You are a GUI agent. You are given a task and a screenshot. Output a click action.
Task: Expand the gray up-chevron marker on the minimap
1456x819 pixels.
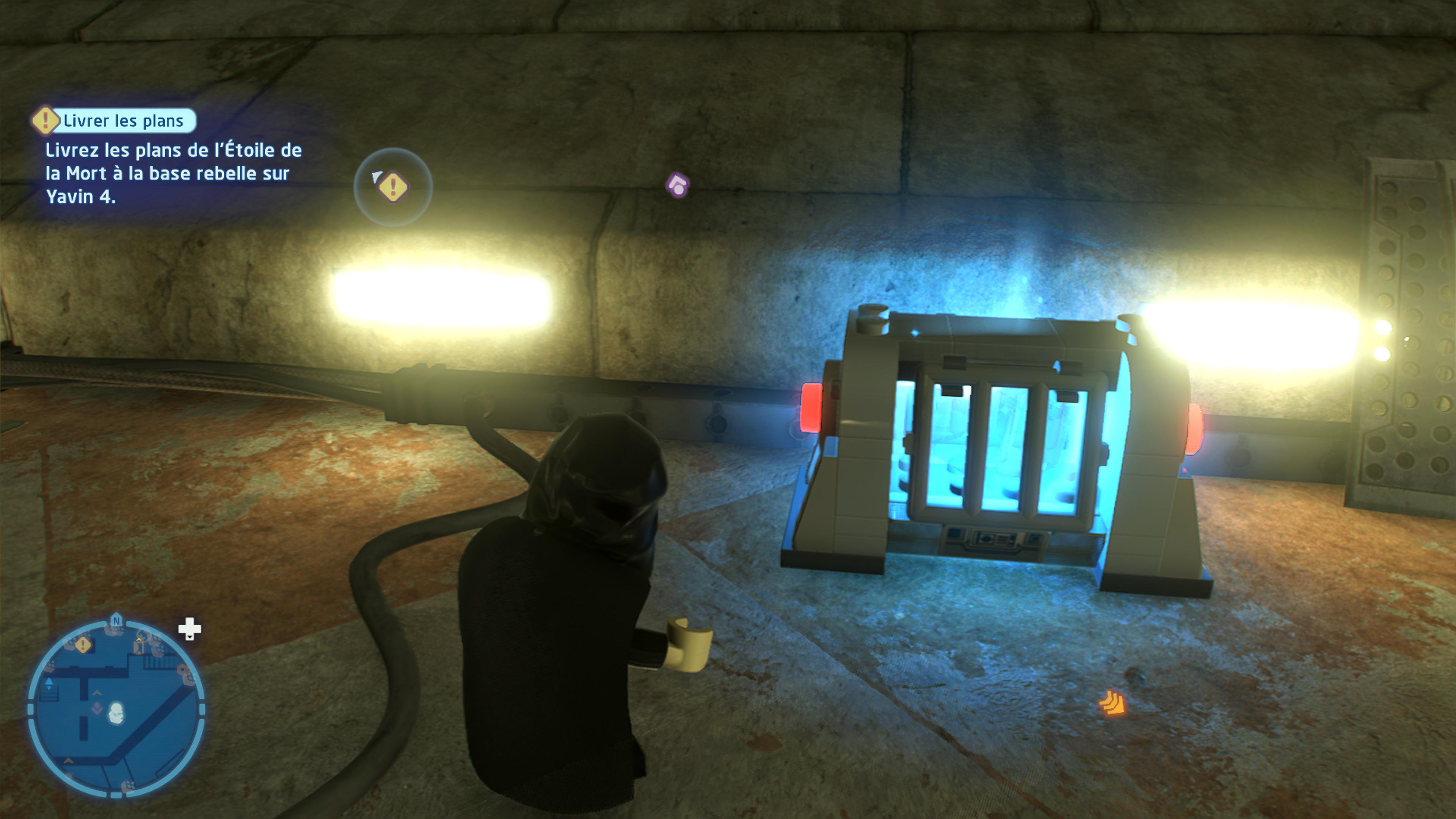[97, 693]
